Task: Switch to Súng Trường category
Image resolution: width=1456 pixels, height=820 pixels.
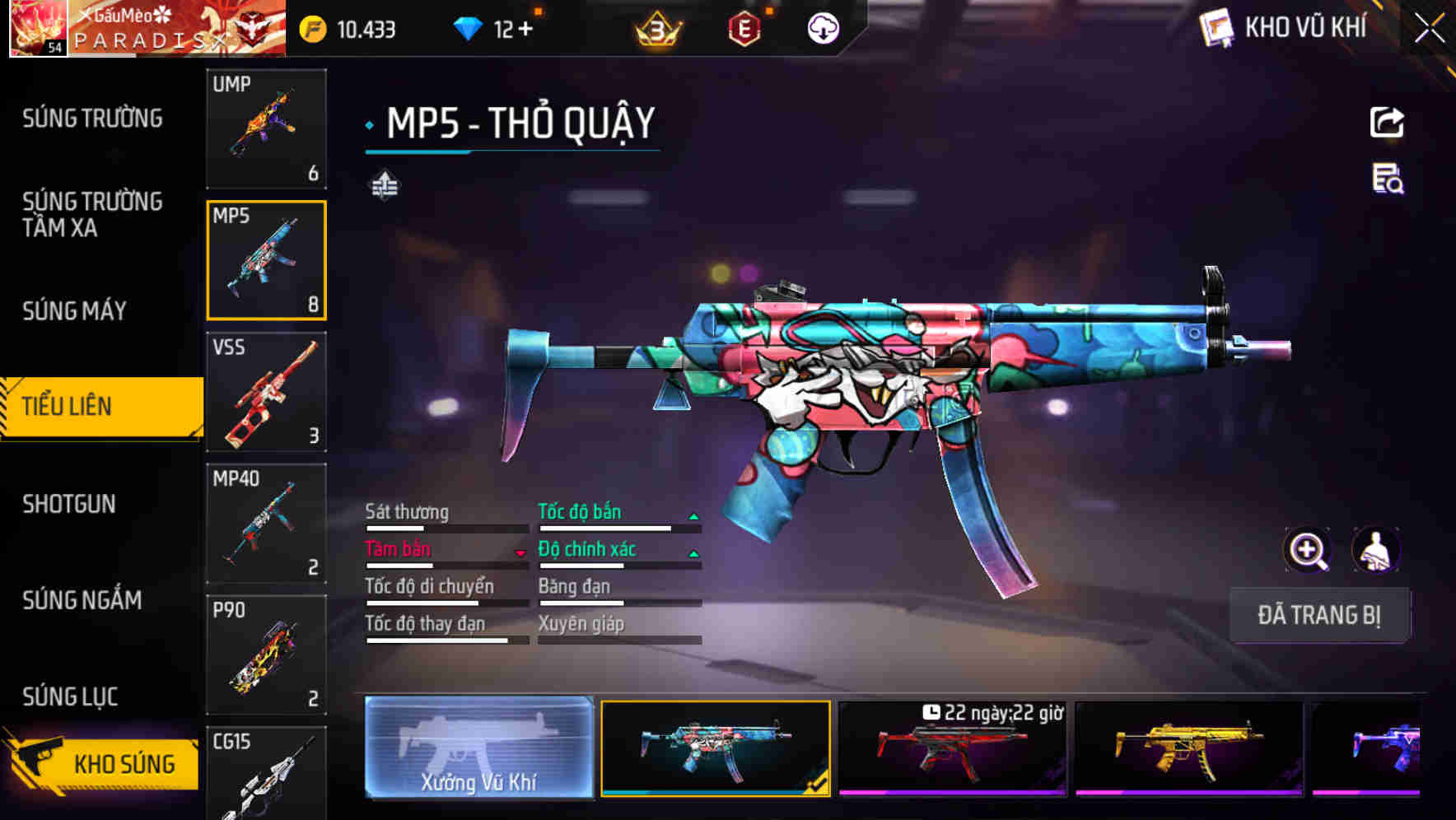Action: pyautogui.click(x=92, y=119)
